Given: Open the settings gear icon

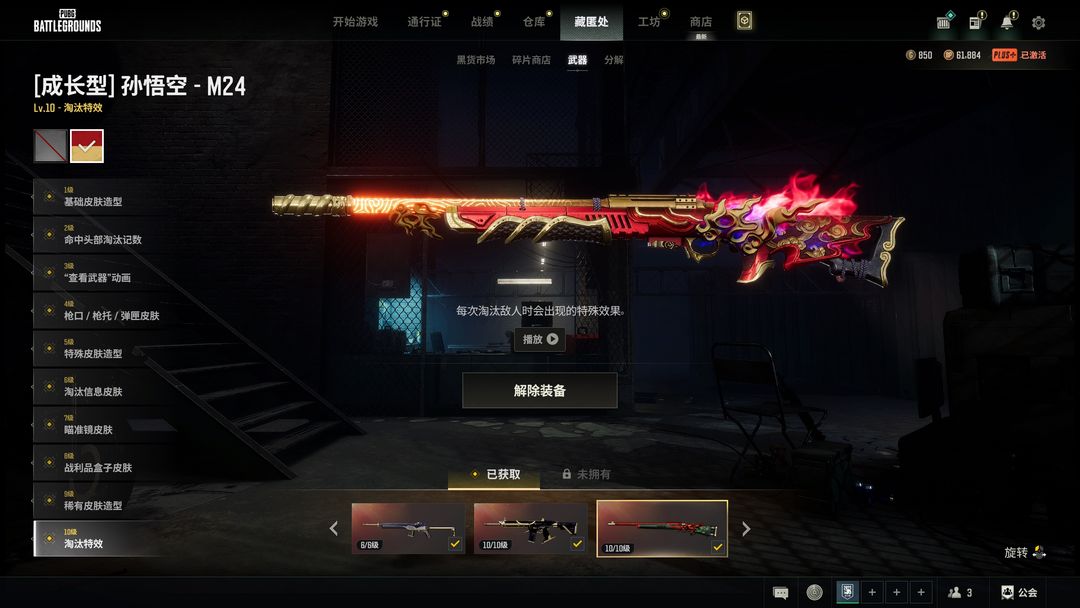Looking at the screenshot, I should click(x=1038, y=23).
